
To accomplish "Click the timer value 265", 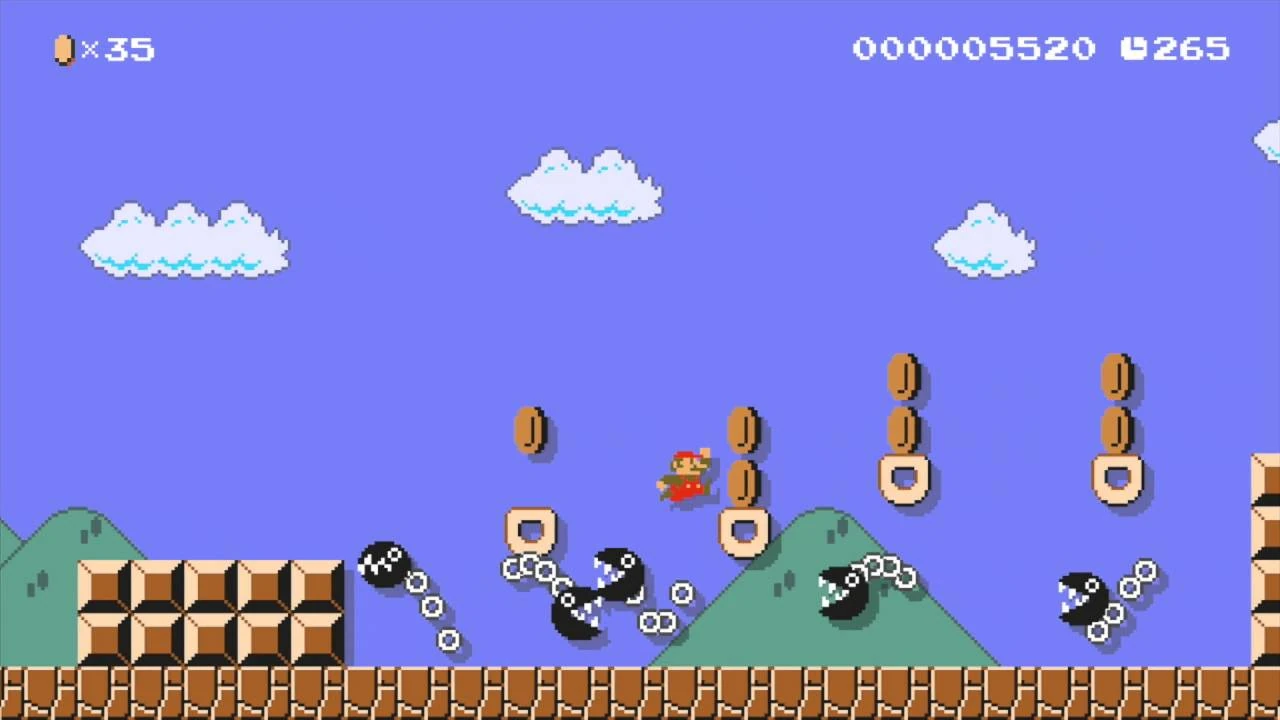I will (x=1192, y=48).
